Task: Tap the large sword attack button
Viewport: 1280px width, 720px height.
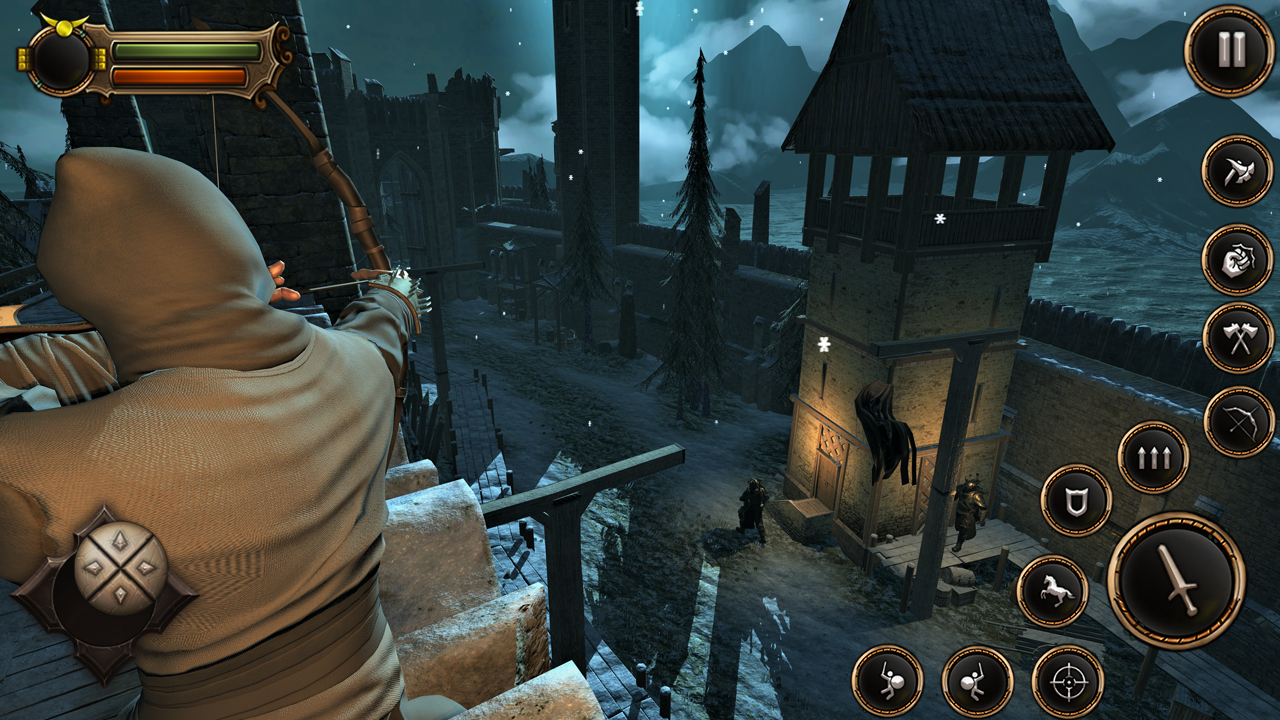Action: click(x=1176, y=580)
